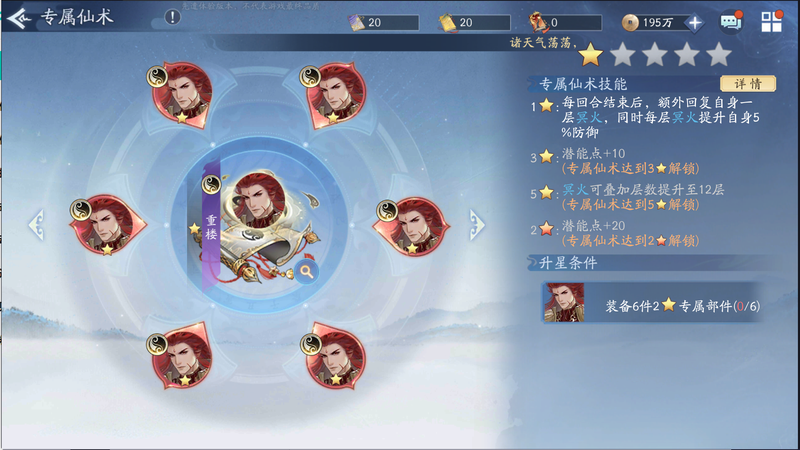This screenshot has width=800, height=450.
Task: Show skill details with 详情 button
Action: pos(748,83)
